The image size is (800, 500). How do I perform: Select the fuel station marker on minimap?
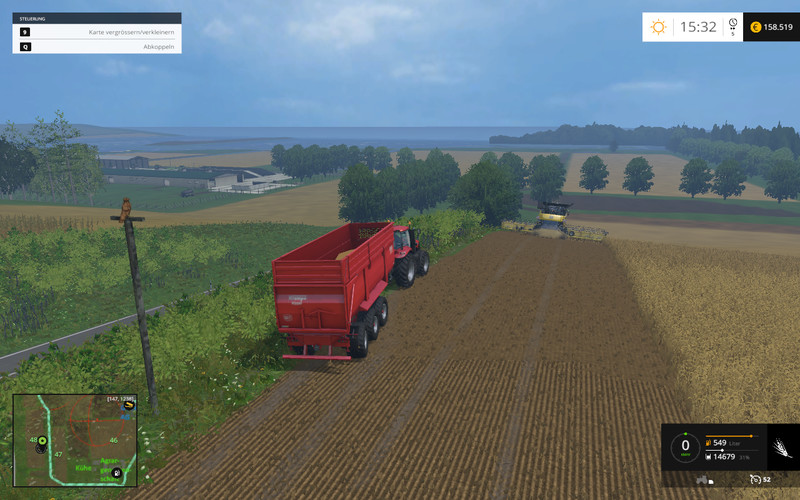[x=117, y=471]
